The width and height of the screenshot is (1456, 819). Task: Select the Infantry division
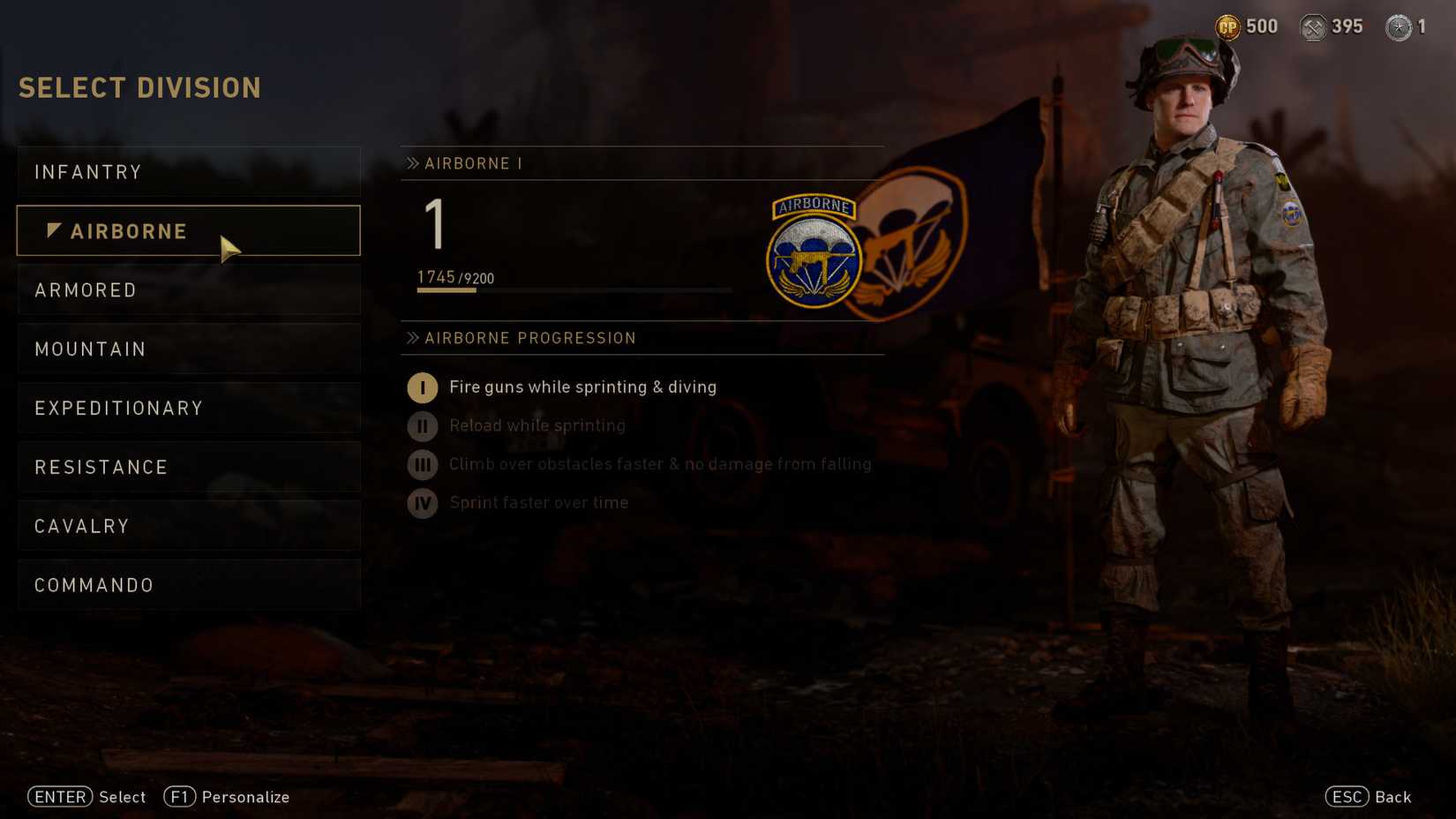click(x=88, y=172)
